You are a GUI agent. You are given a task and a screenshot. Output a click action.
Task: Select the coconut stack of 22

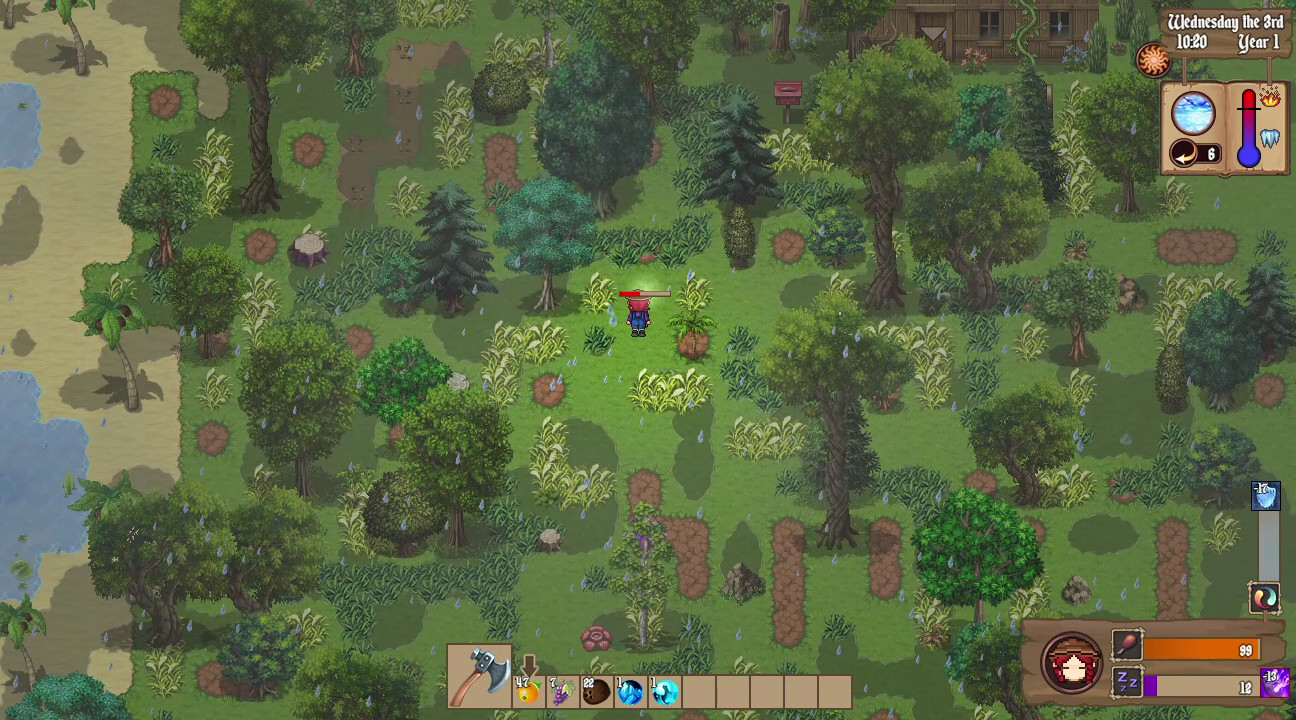[596, 691]
